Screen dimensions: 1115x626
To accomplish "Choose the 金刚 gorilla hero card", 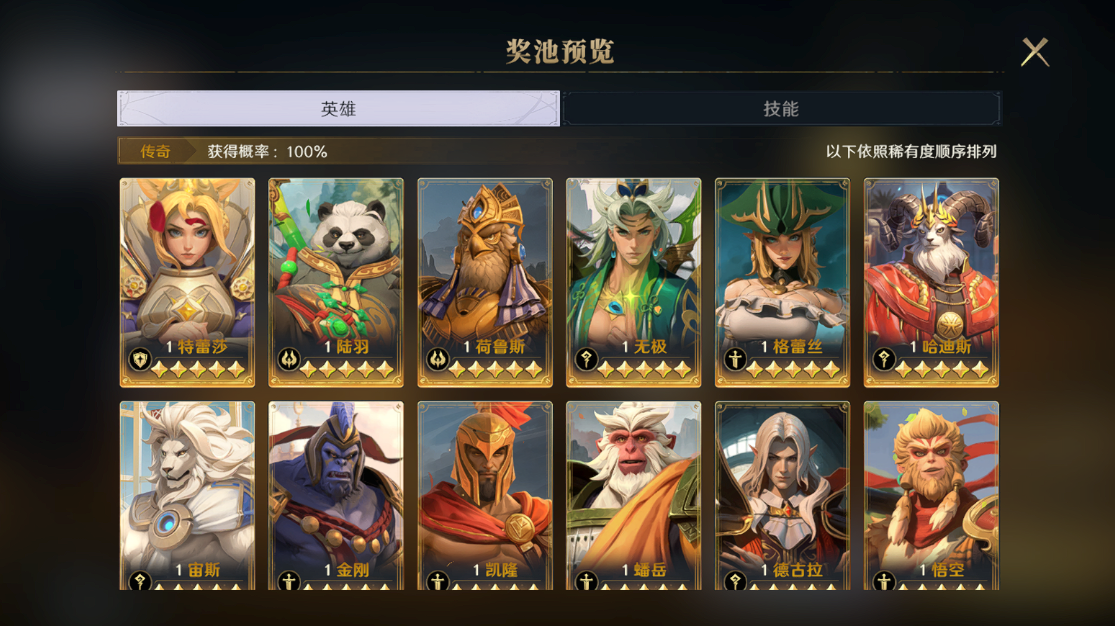I will 336,495.
